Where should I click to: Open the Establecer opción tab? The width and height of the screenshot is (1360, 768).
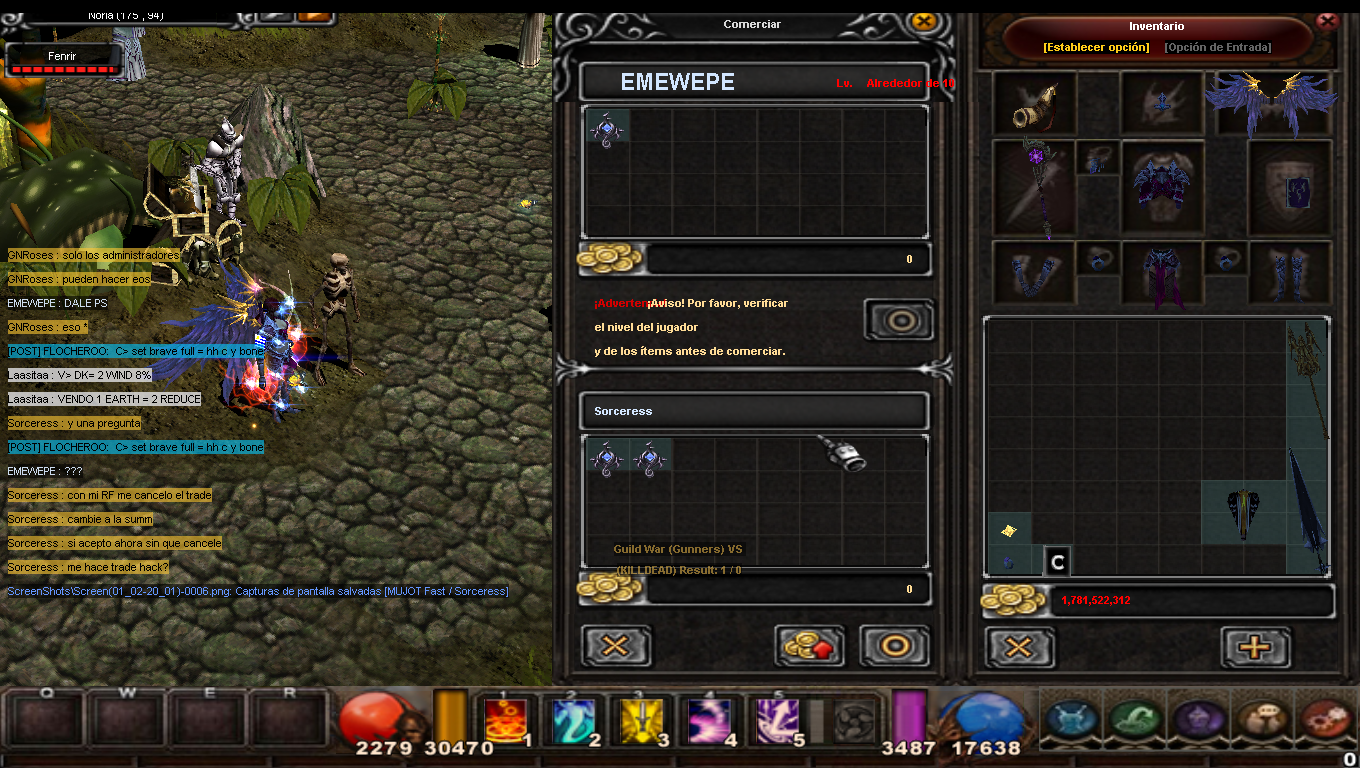tap(1096, 47)
